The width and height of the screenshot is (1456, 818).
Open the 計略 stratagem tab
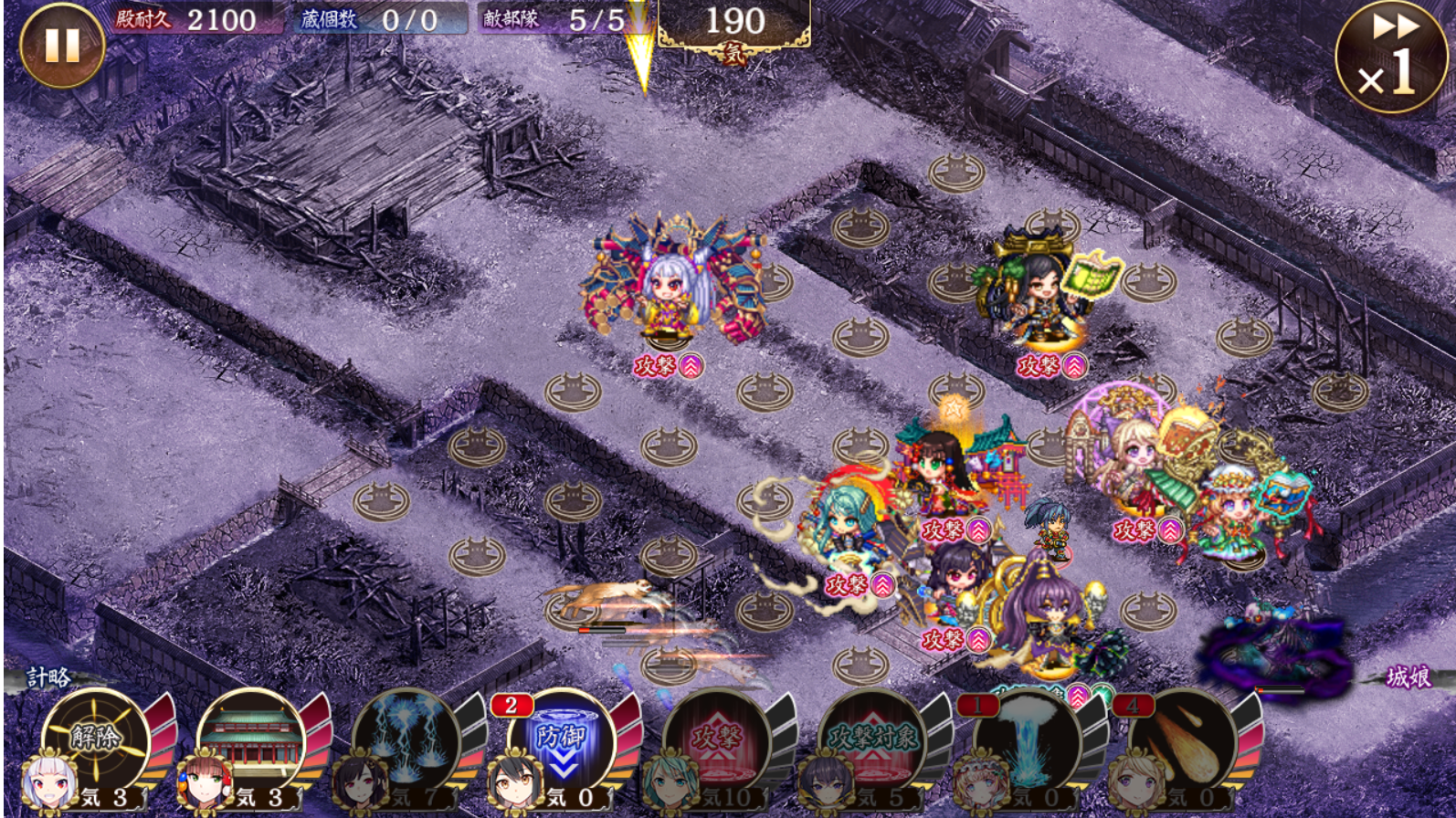click(47, 677)
